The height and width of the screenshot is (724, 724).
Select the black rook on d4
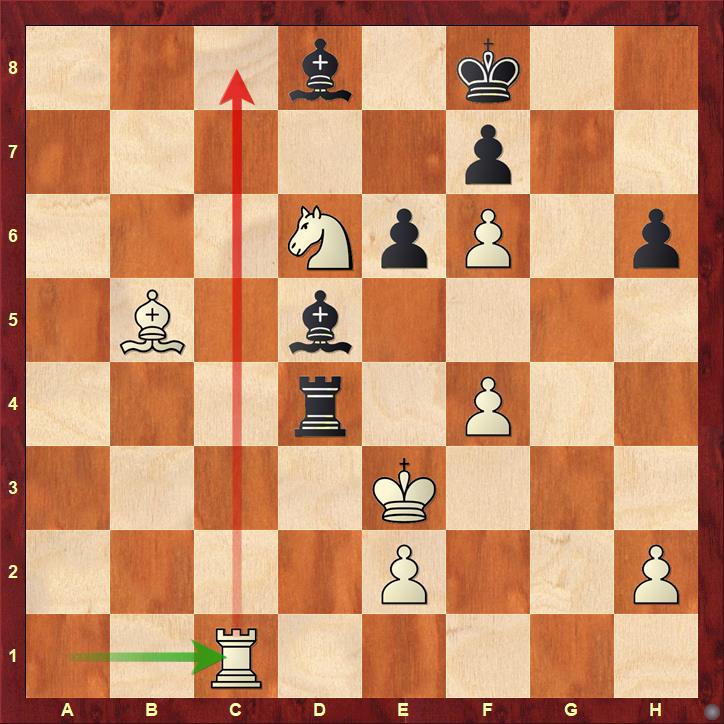[x=320, y=406]
